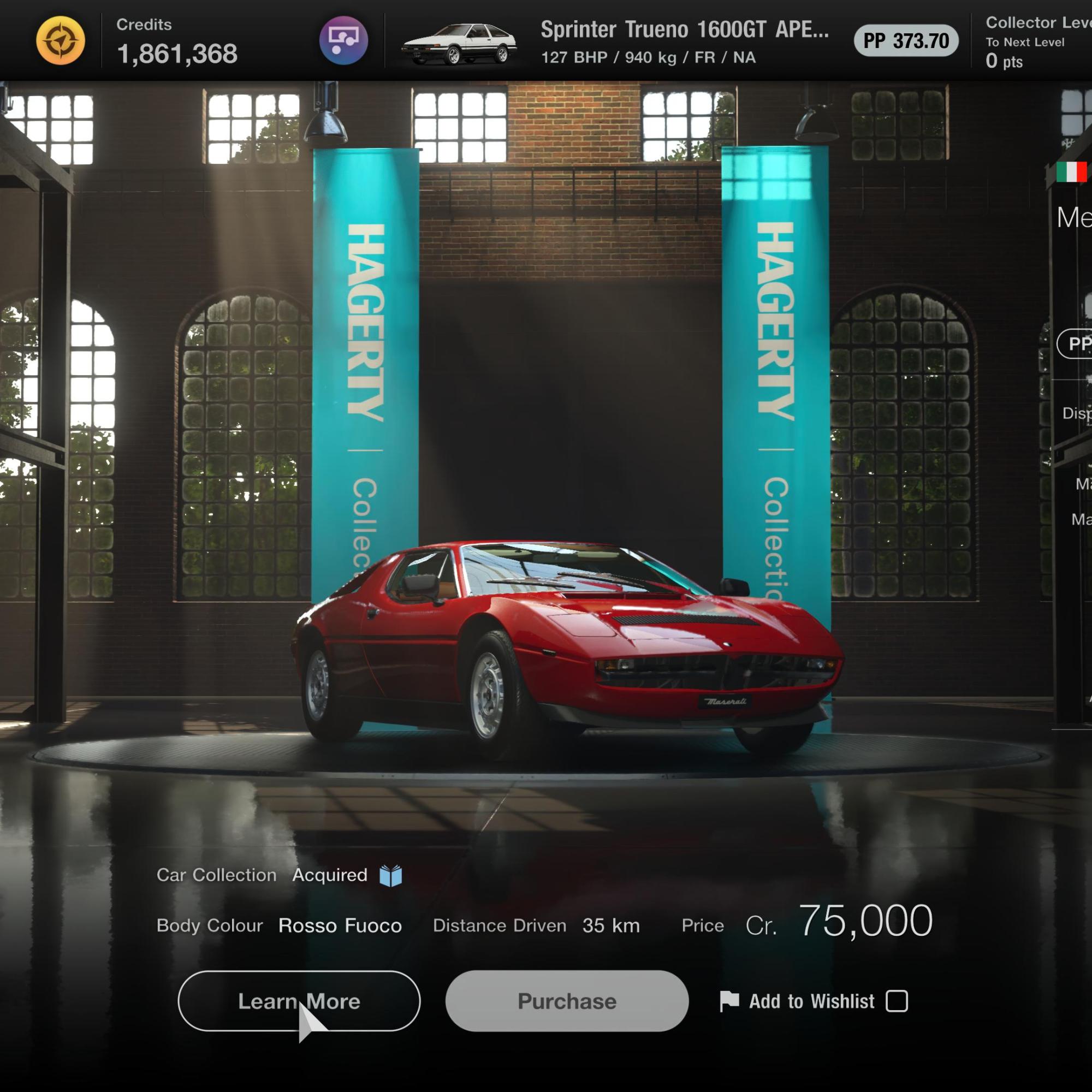Open the blue Car Collection book icon

point(390,876)
